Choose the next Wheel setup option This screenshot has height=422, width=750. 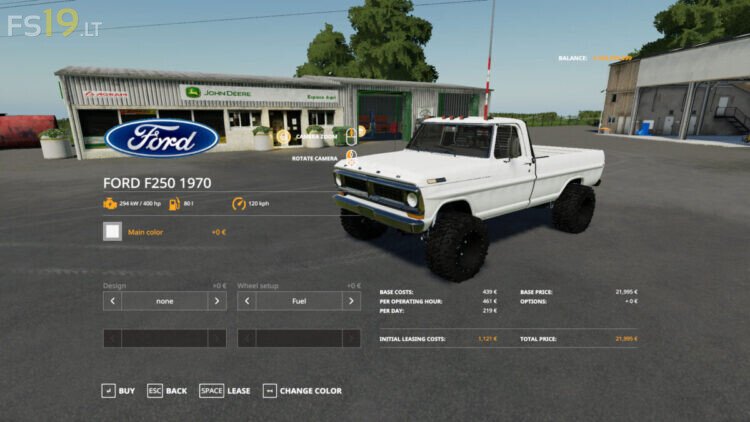coord(351,301)
